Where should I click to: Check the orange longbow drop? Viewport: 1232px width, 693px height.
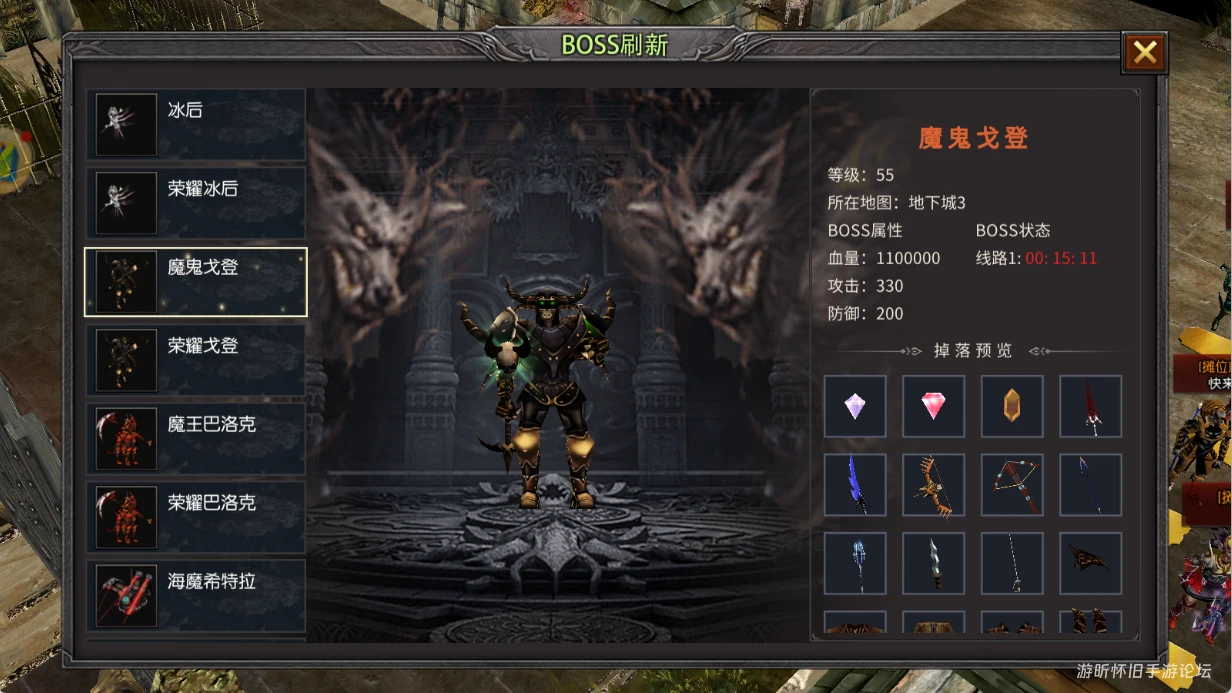(933, 485)
